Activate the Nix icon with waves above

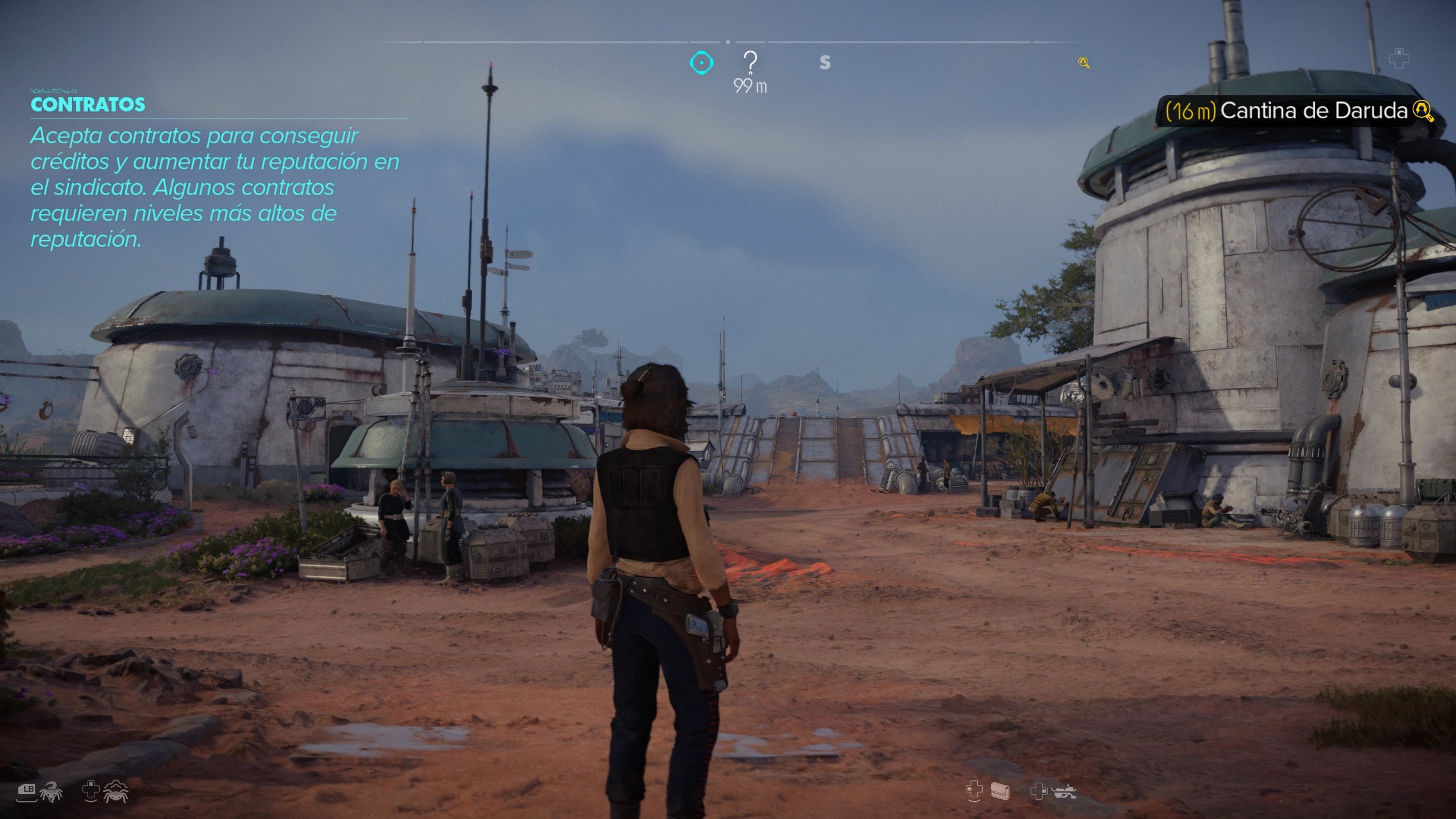pyautogui.click(x=116, y=792)
